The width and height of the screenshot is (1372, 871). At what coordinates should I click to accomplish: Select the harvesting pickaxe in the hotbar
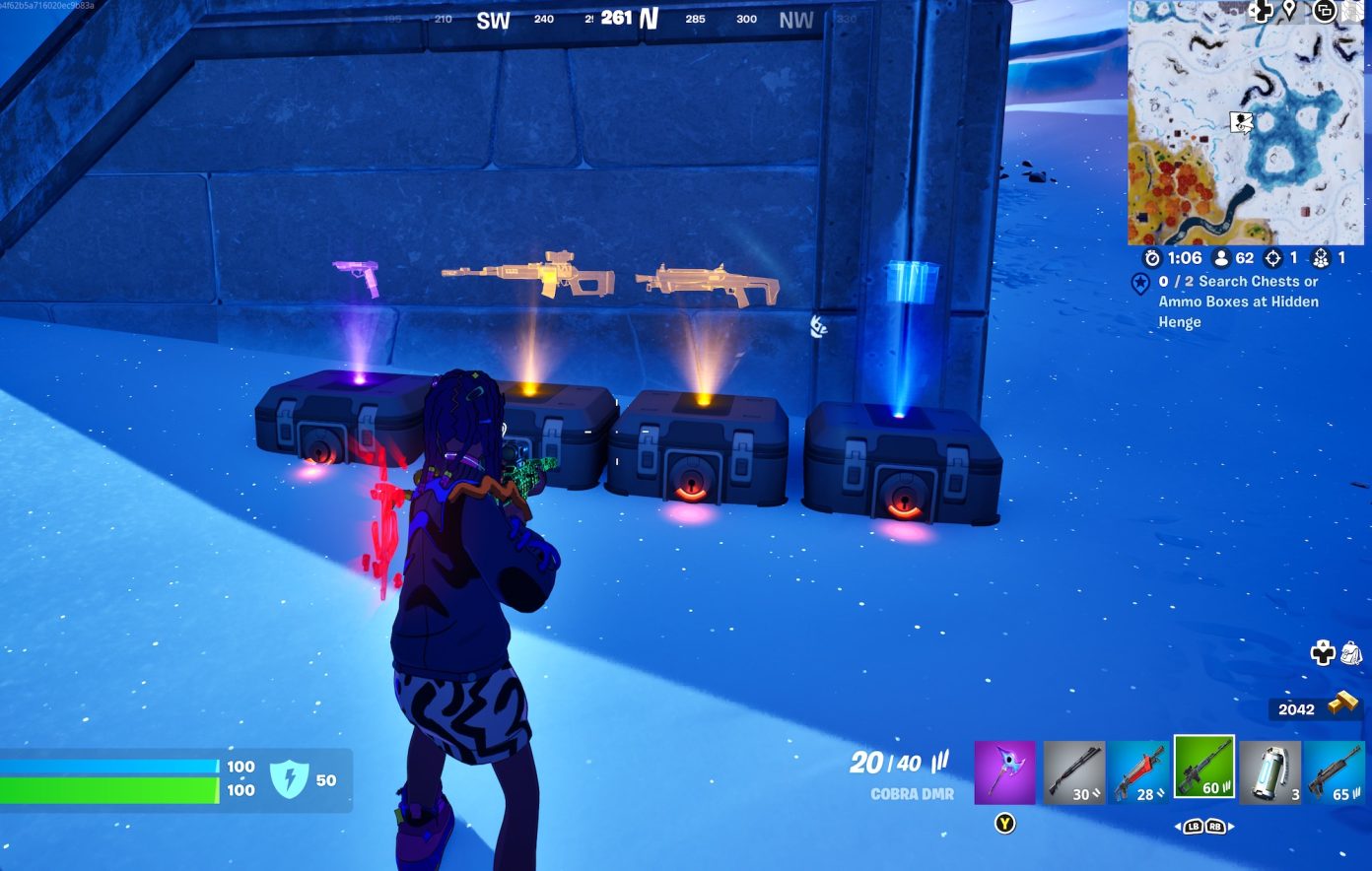[x=1003, y=770]
